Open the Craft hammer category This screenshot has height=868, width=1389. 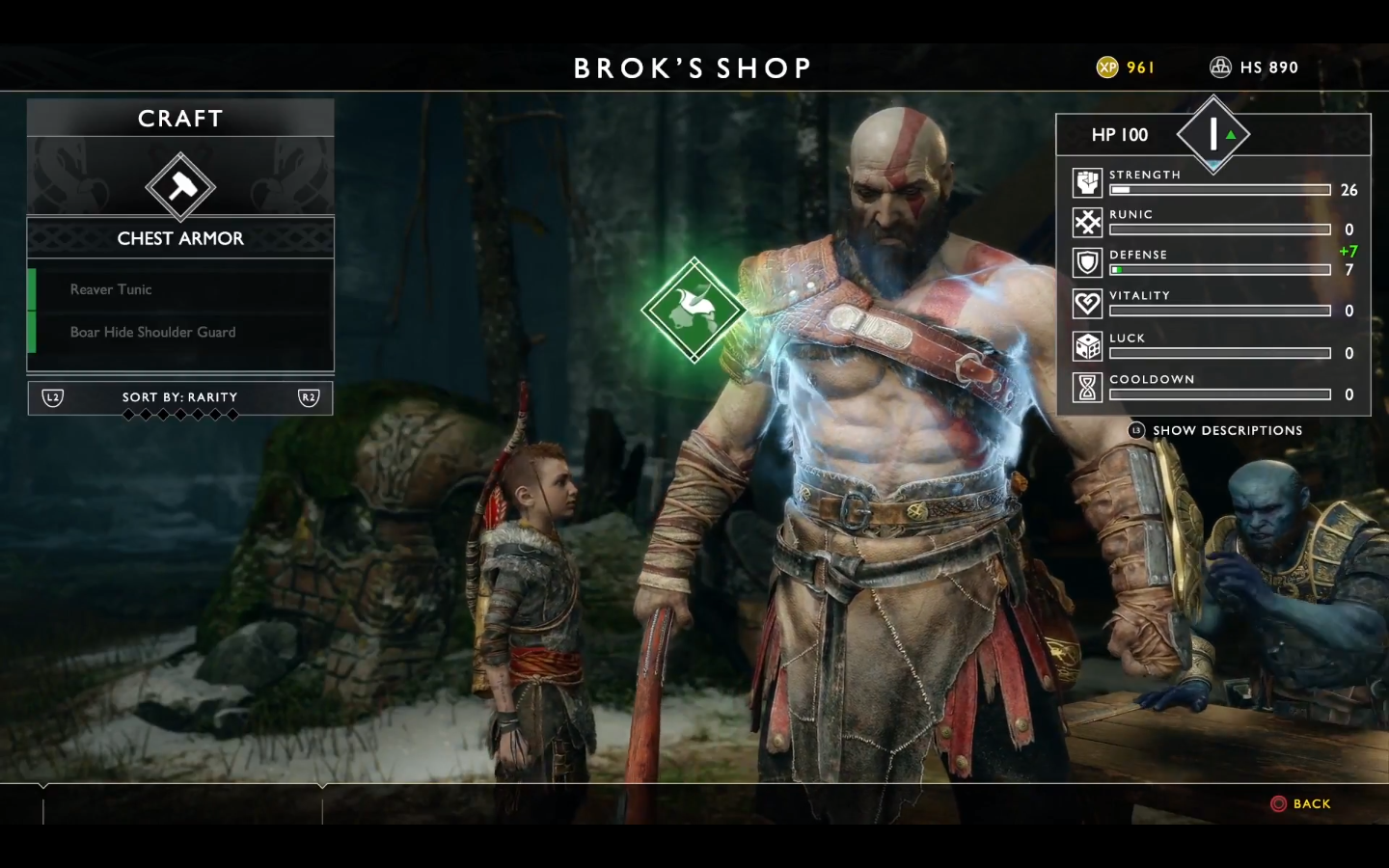coord(180,186)
